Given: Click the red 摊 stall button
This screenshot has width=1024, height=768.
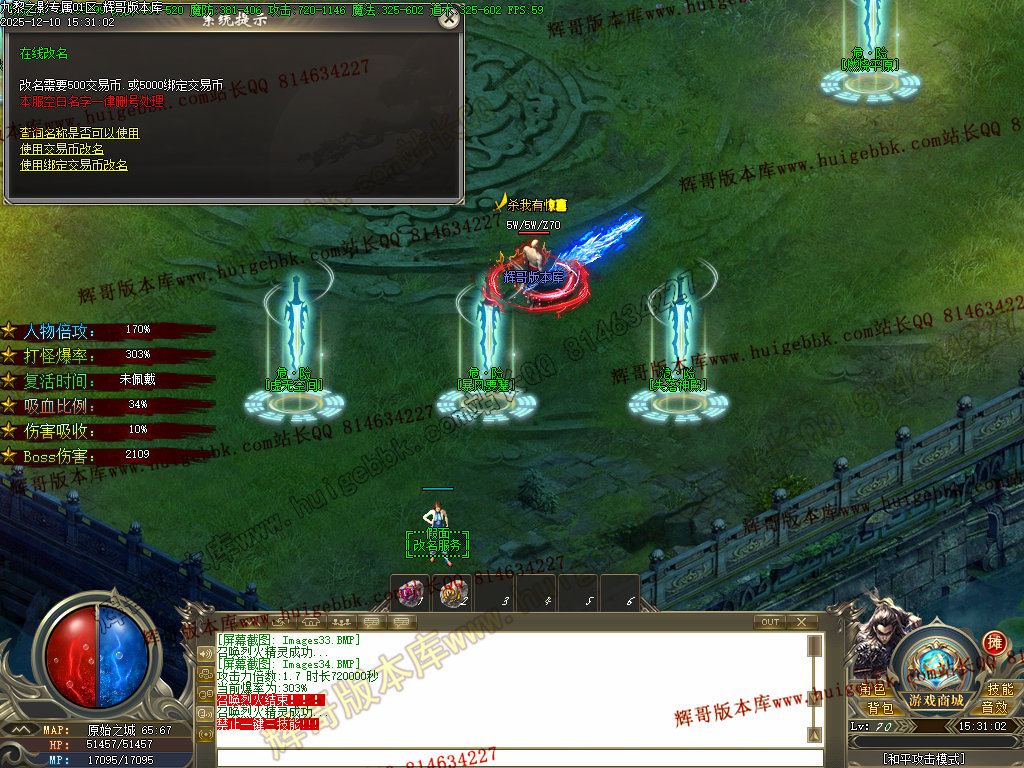Looking at the screenshot, I should click(x=994, y=642).
